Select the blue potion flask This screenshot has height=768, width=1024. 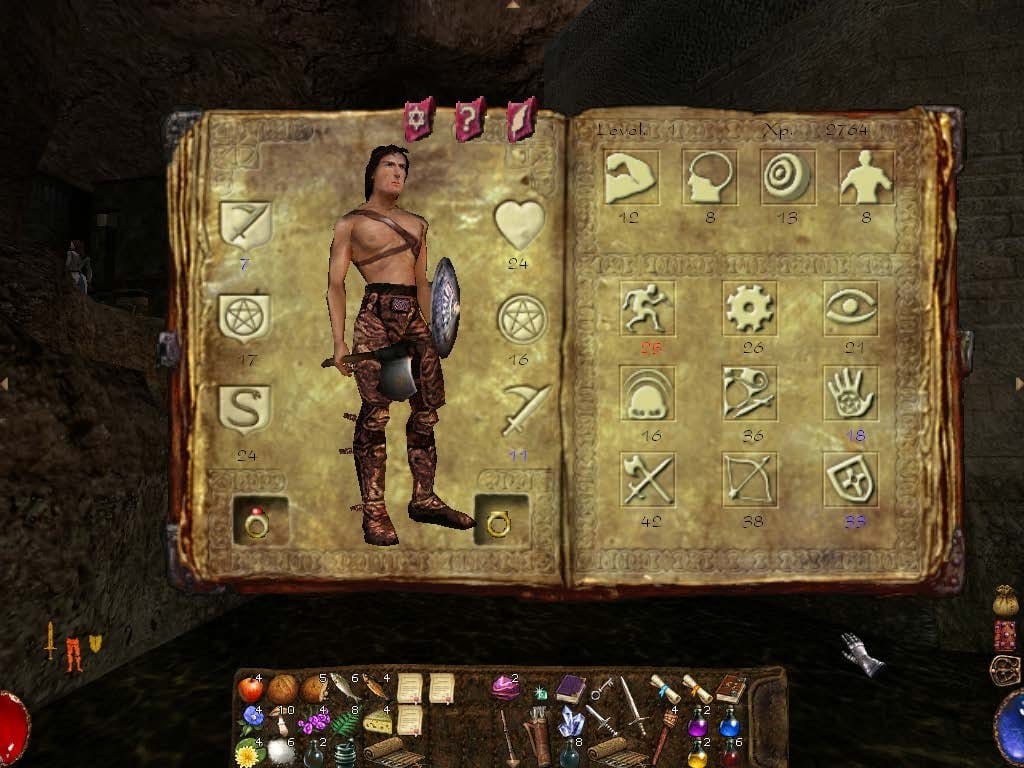pyautogui.click(x=730, y=723)
